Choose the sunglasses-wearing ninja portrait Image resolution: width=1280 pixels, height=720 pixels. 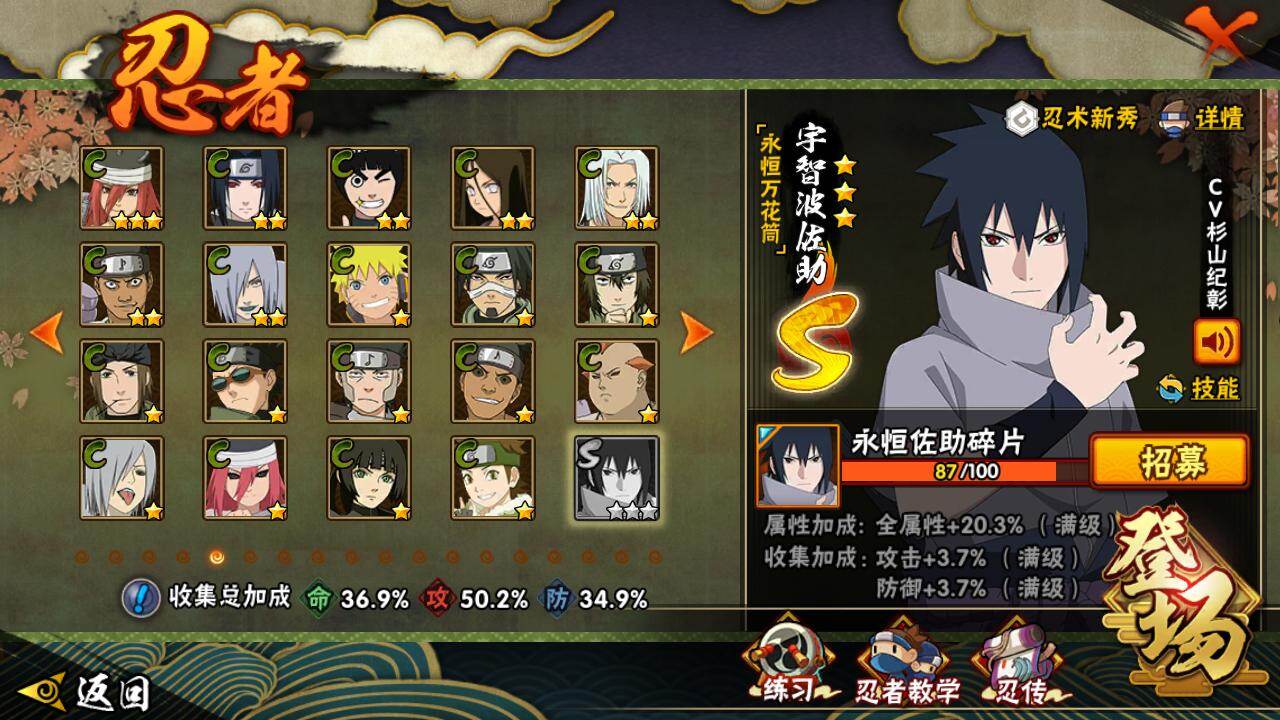pos(245,381)
